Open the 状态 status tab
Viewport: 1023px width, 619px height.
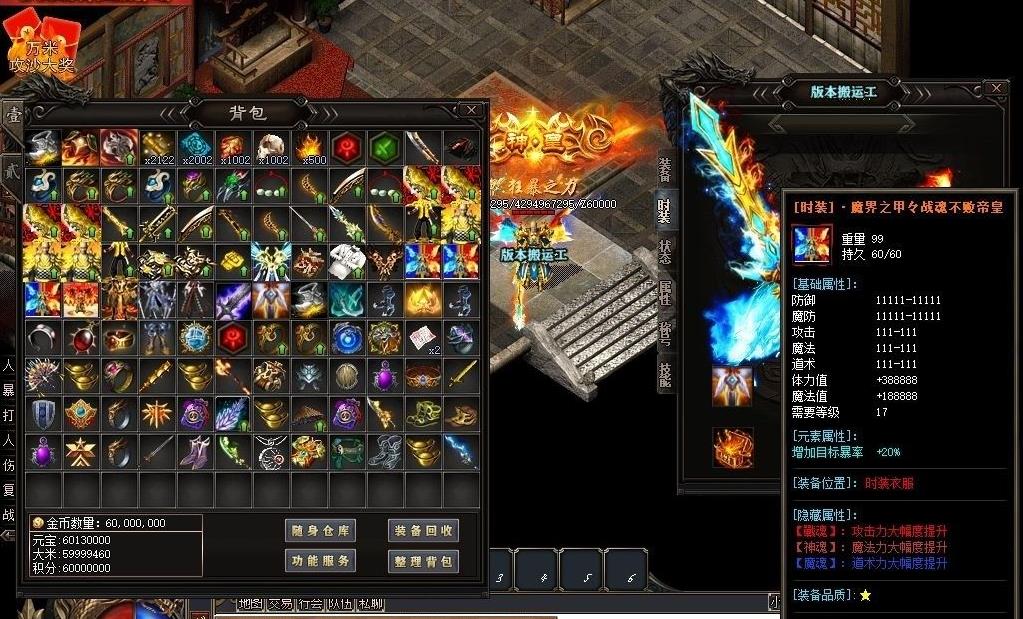point(665,251)
